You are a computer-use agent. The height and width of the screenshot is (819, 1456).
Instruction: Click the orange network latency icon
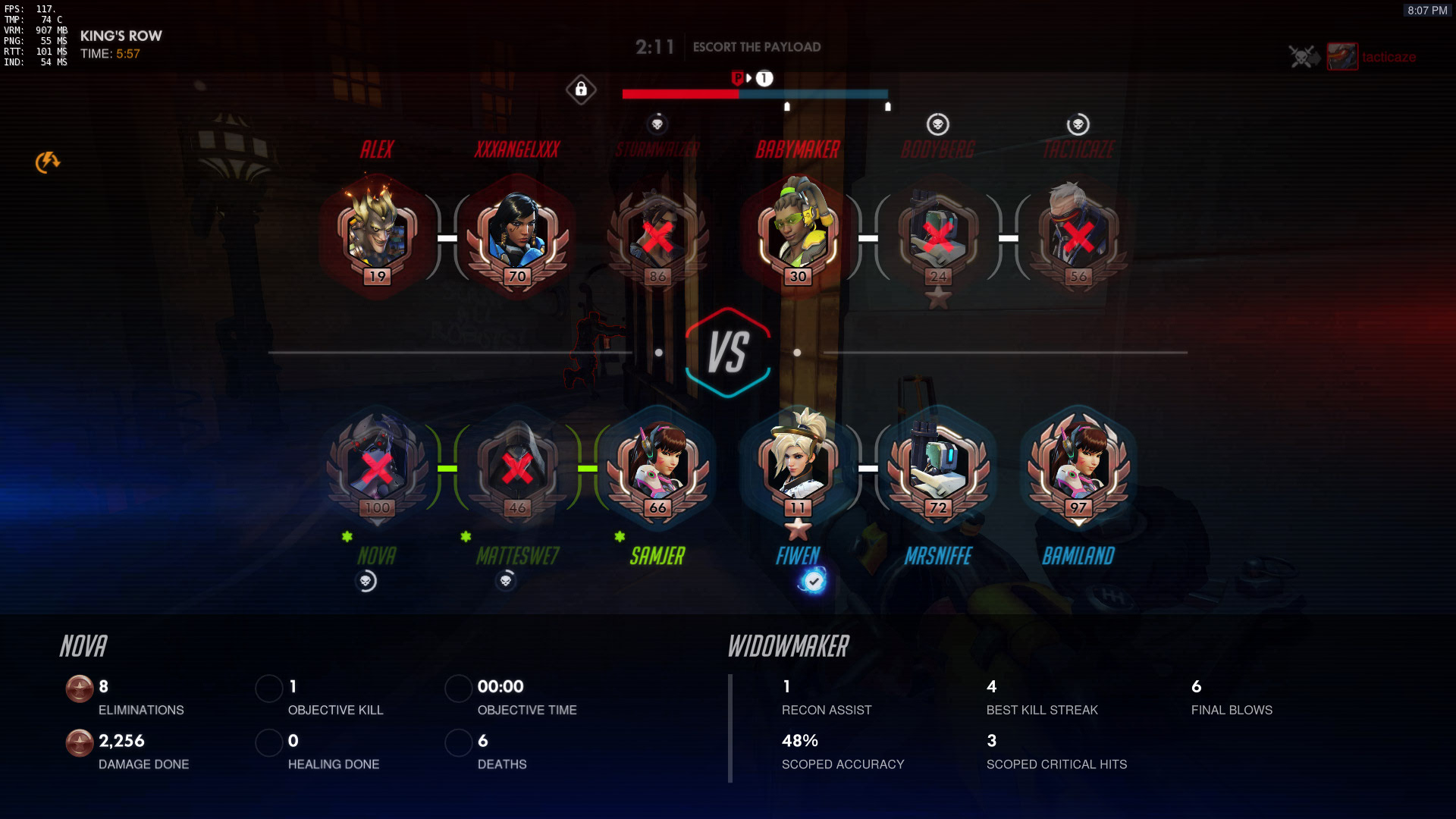(x=48, y=162)
